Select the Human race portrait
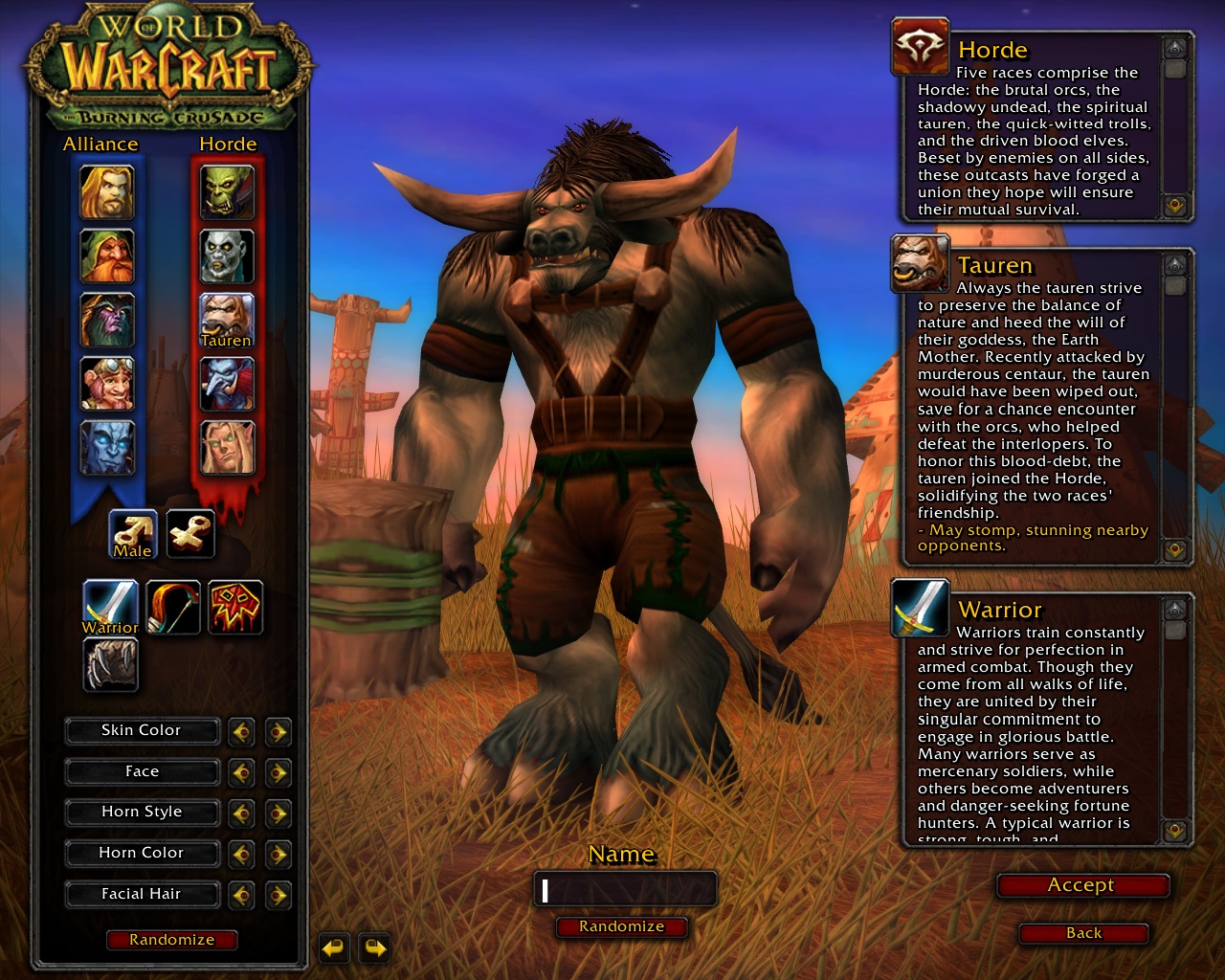1225x980 pixels. point(107,192)
